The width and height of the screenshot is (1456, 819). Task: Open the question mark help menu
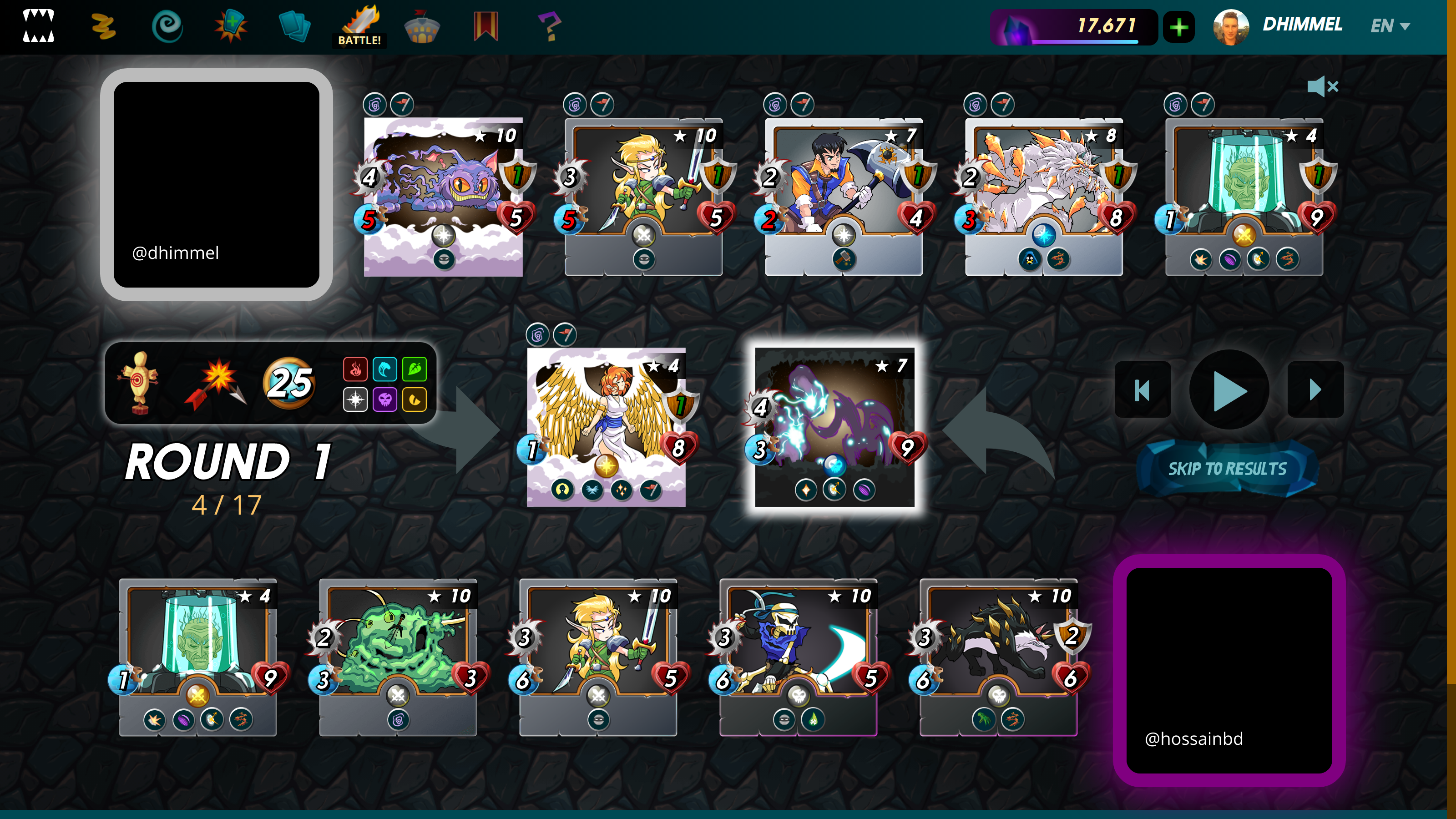tap(548, 26)
